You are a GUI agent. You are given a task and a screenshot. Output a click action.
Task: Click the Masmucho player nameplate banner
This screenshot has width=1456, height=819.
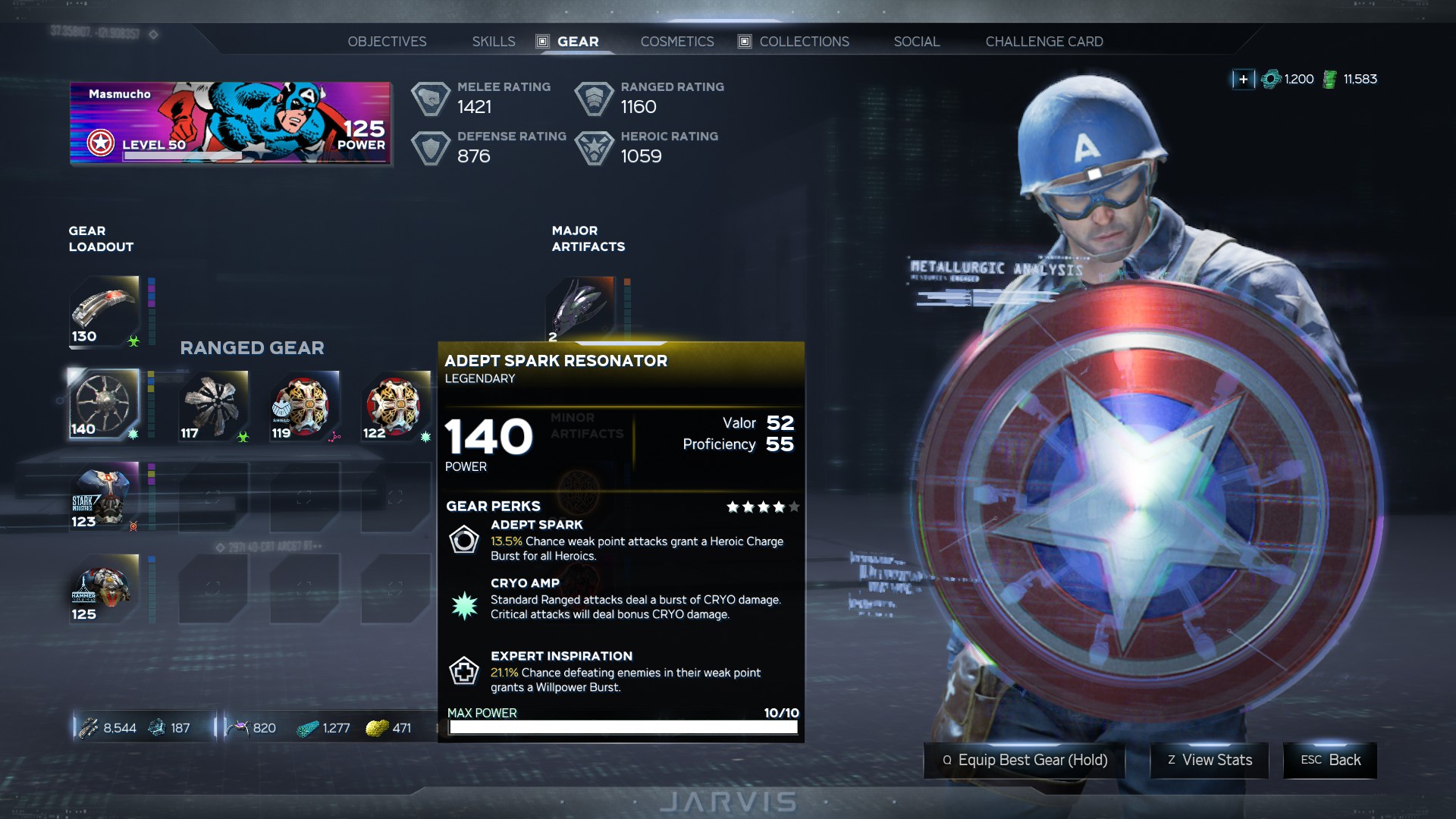pyautogui.click(x=230, y=123)
